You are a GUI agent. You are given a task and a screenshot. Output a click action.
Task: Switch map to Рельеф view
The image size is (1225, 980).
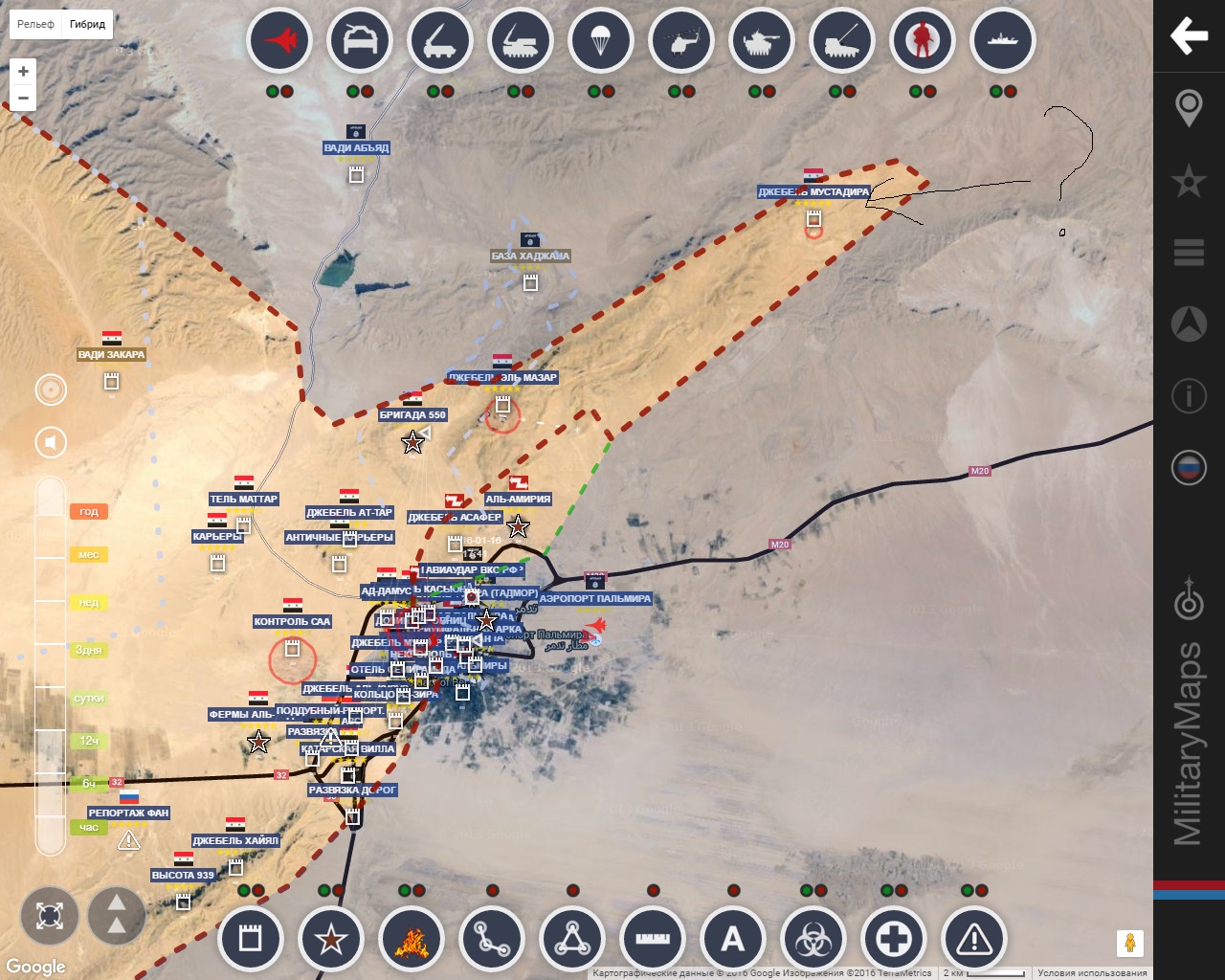tap(35, 24)
